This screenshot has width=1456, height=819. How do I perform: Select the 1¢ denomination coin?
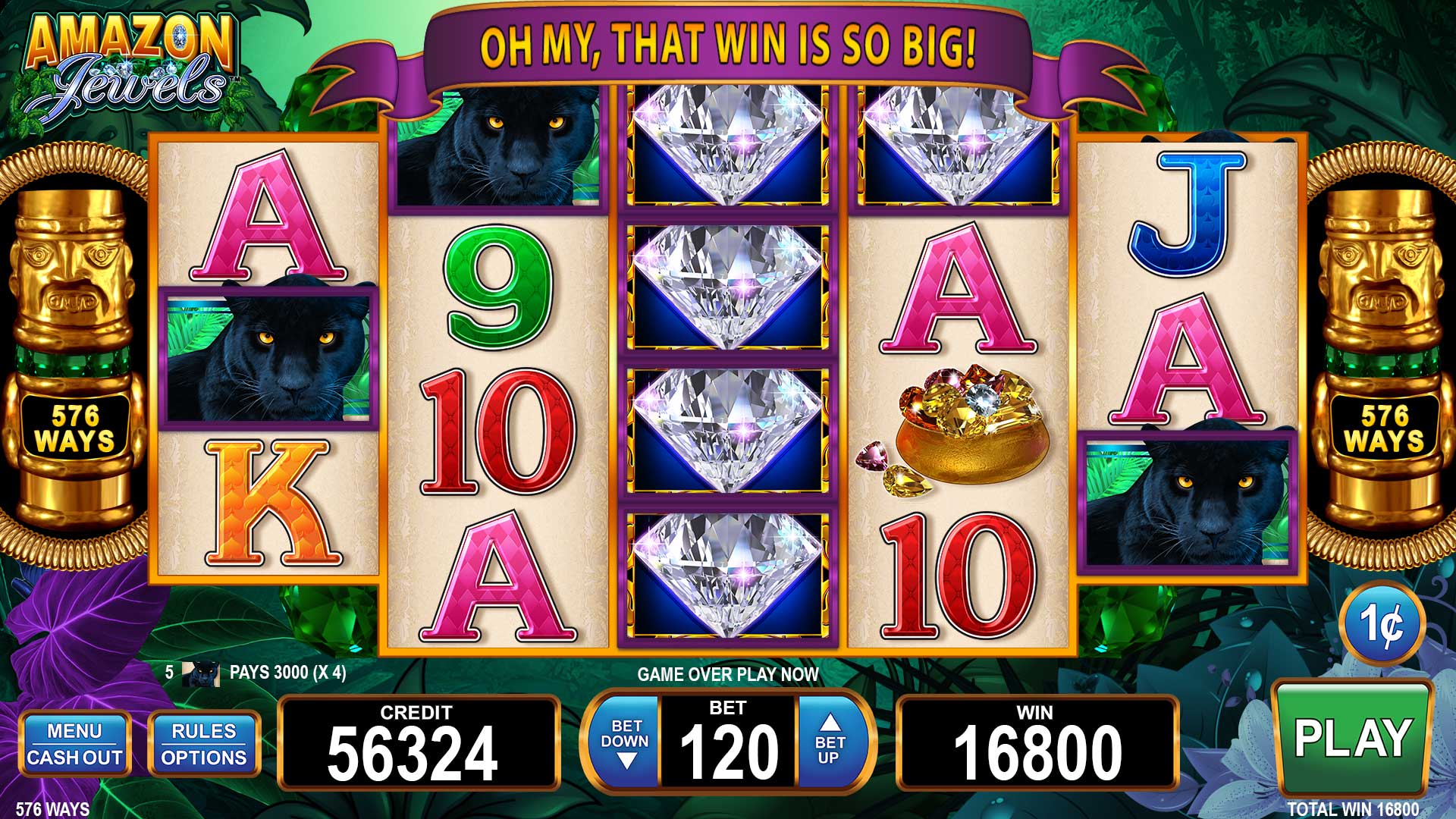(1382, 625)
